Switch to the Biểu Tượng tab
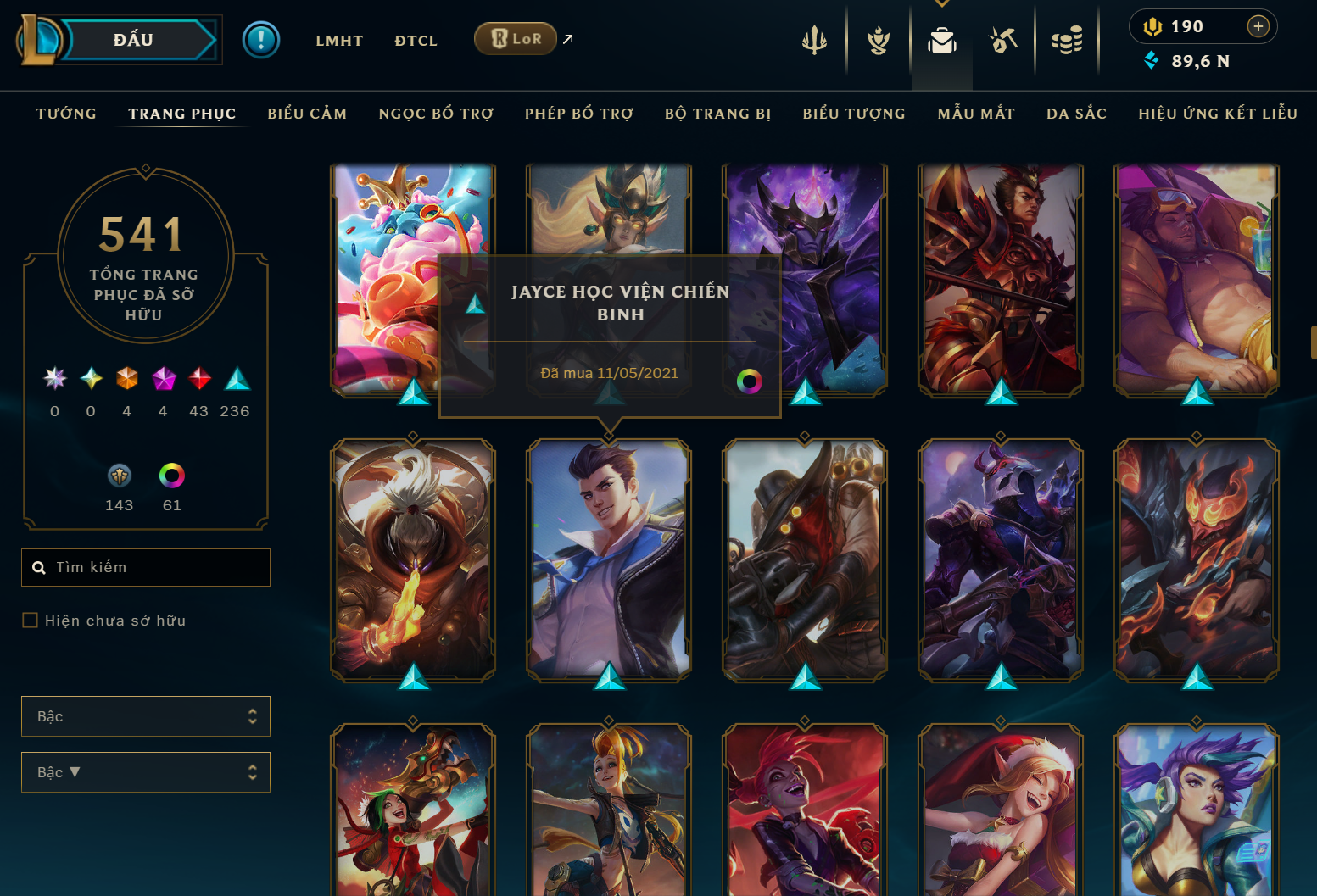1317x896 pixels. coord(854,114)
